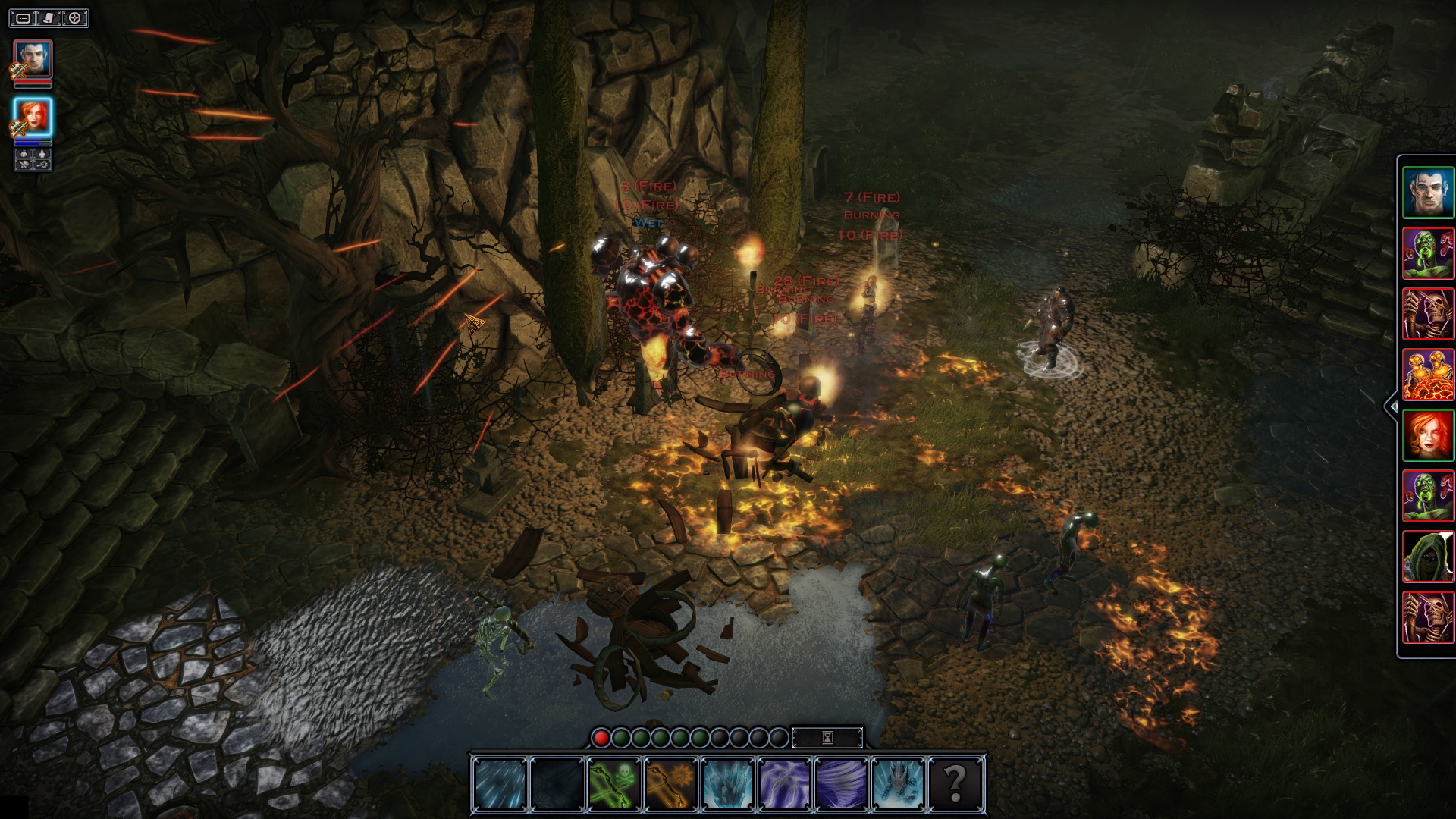
Task: Open the main menu list icon
Action: tap(24, 18)
